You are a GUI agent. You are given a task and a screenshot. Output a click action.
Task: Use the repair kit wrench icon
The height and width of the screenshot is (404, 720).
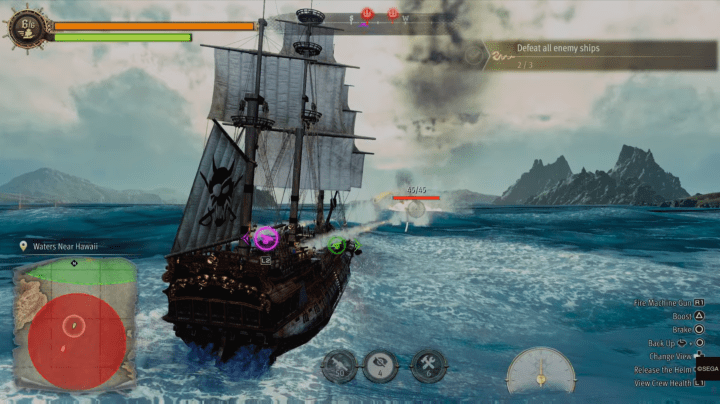[x=429, y=365]
